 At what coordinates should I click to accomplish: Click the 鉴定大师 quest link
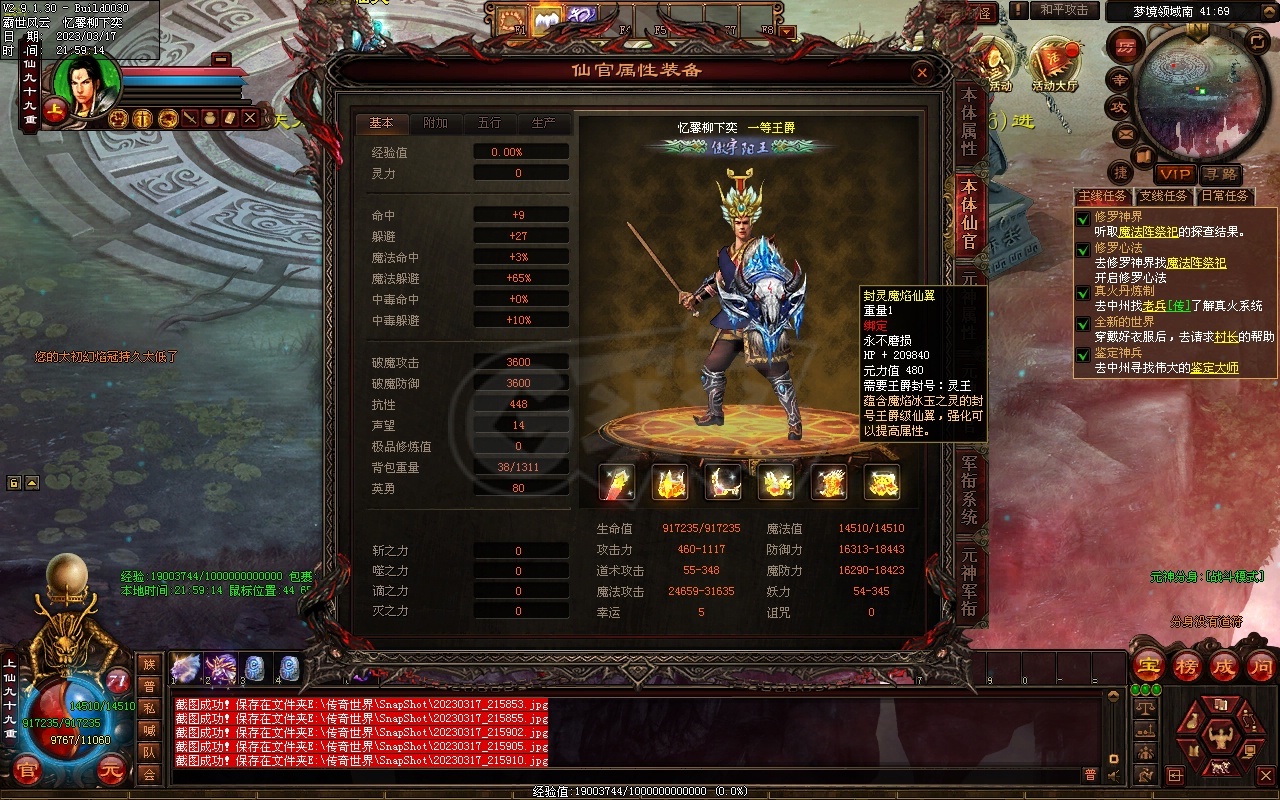[1215, 367]
